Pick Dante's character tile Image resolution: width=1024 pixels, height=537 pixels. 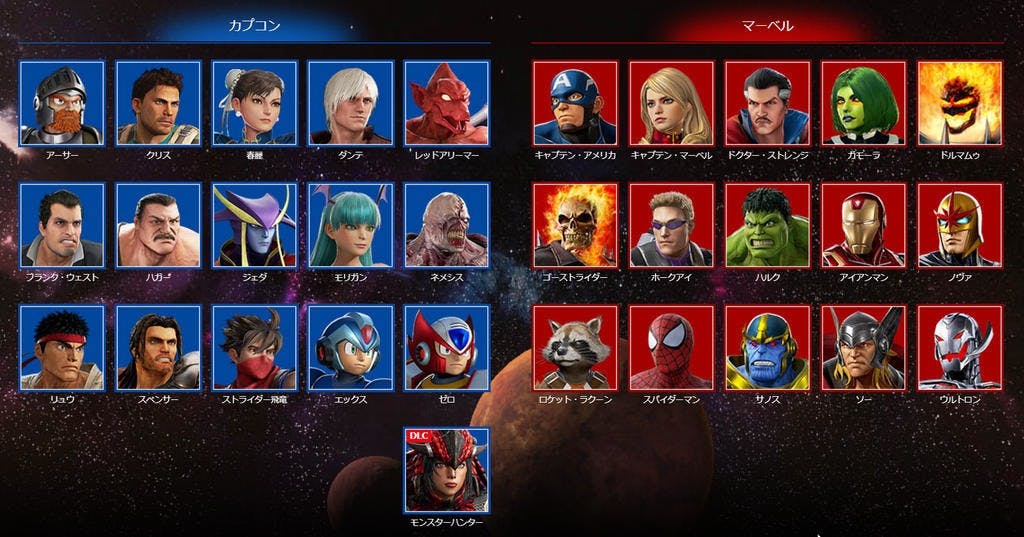click(x=350, y=103)
